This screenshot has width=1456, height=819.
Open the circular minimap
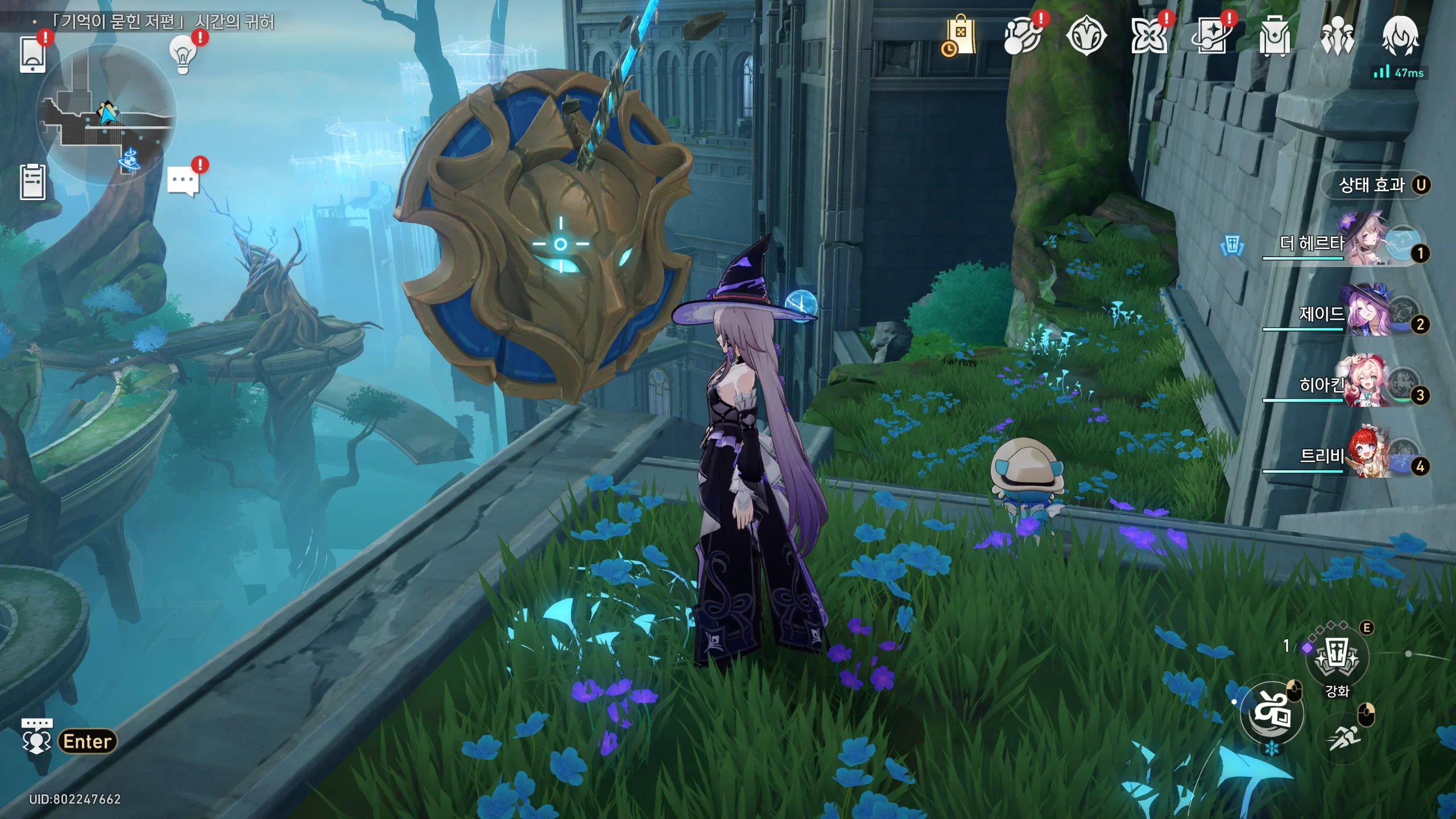pyautogui.click(x=106, y=115)
